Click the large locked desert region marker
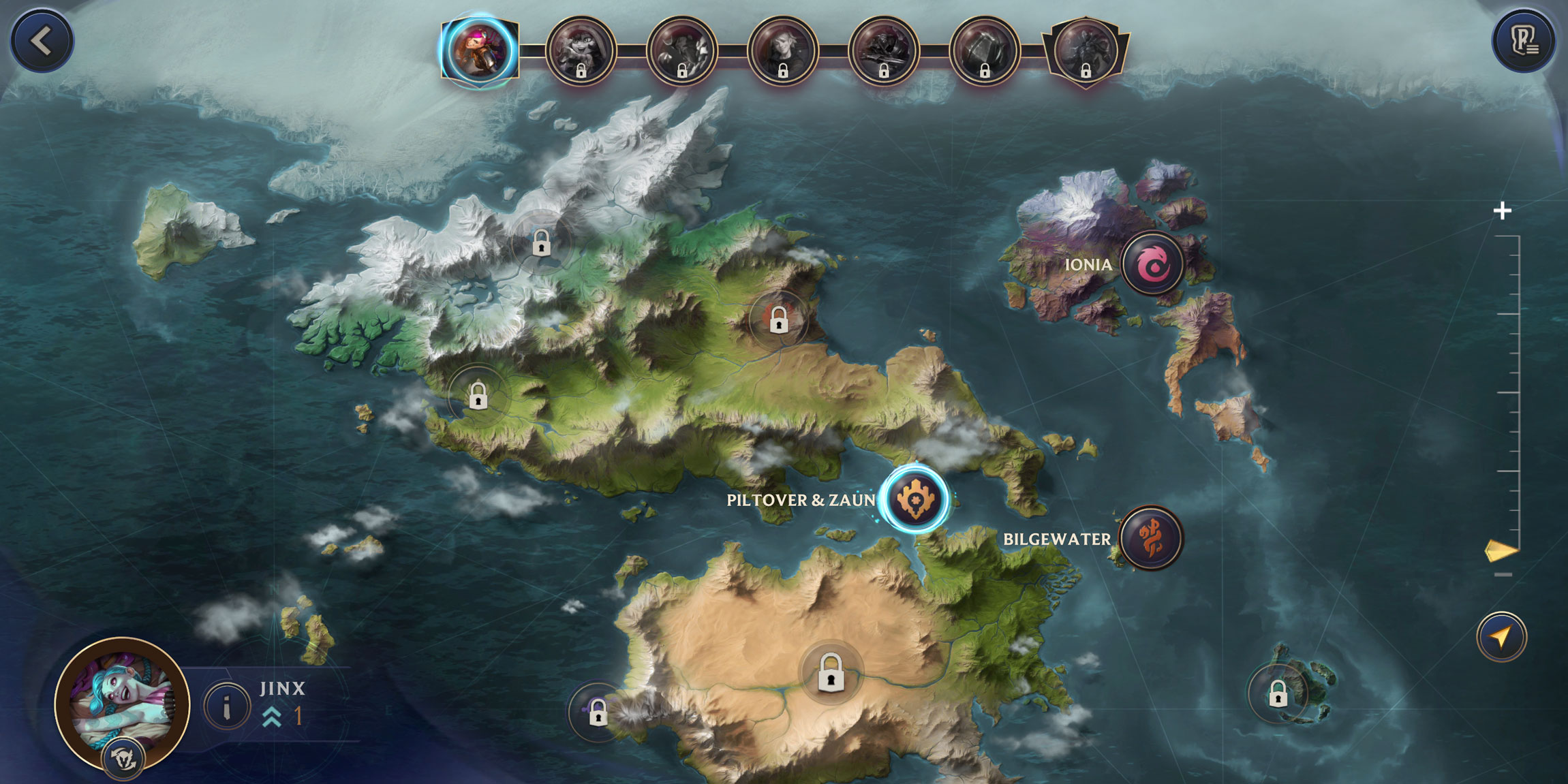The image size is (1568, 784). 831,672
